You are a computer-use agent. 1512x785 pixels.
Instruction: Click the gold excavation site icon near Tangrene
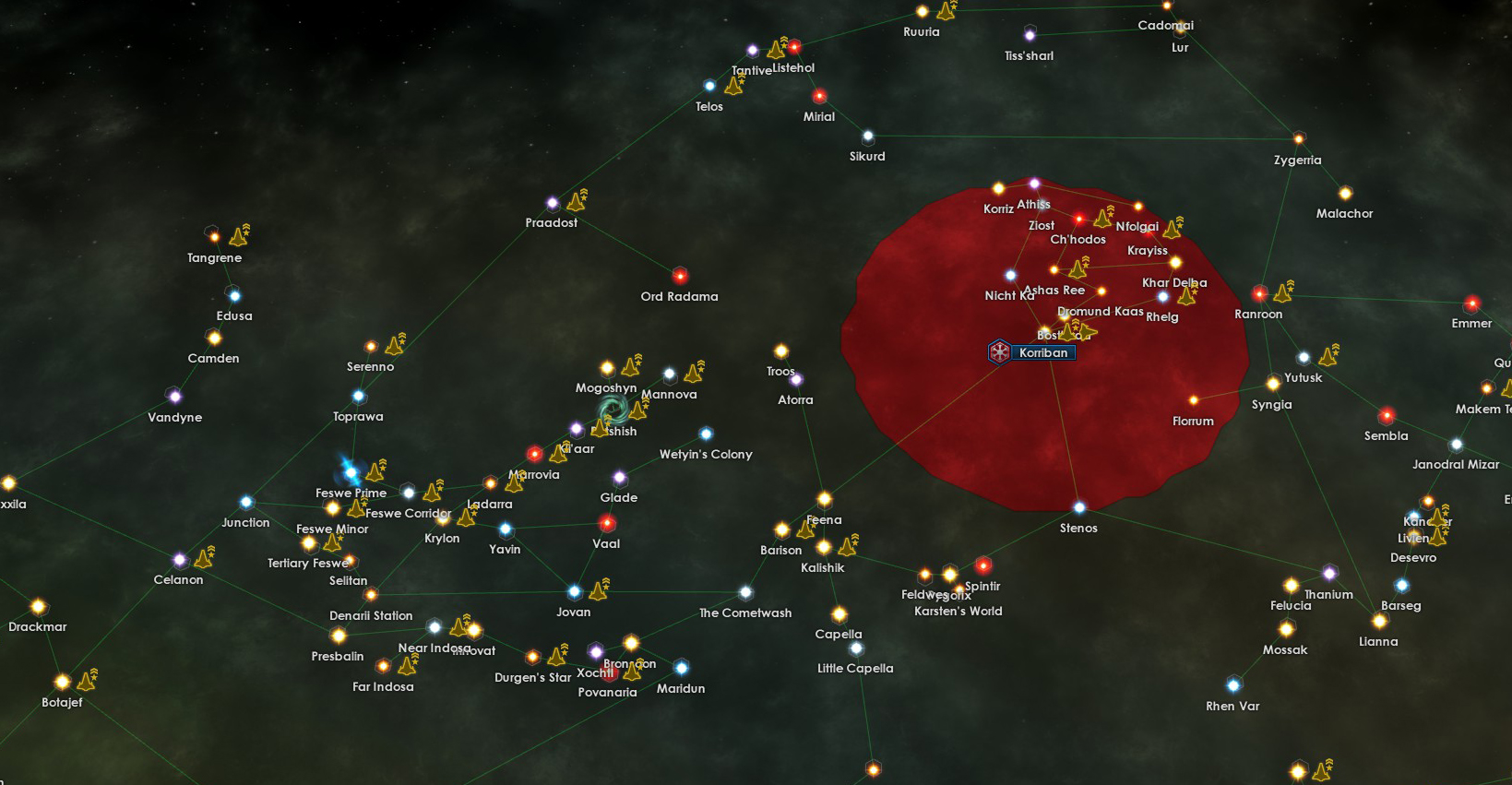239,234
